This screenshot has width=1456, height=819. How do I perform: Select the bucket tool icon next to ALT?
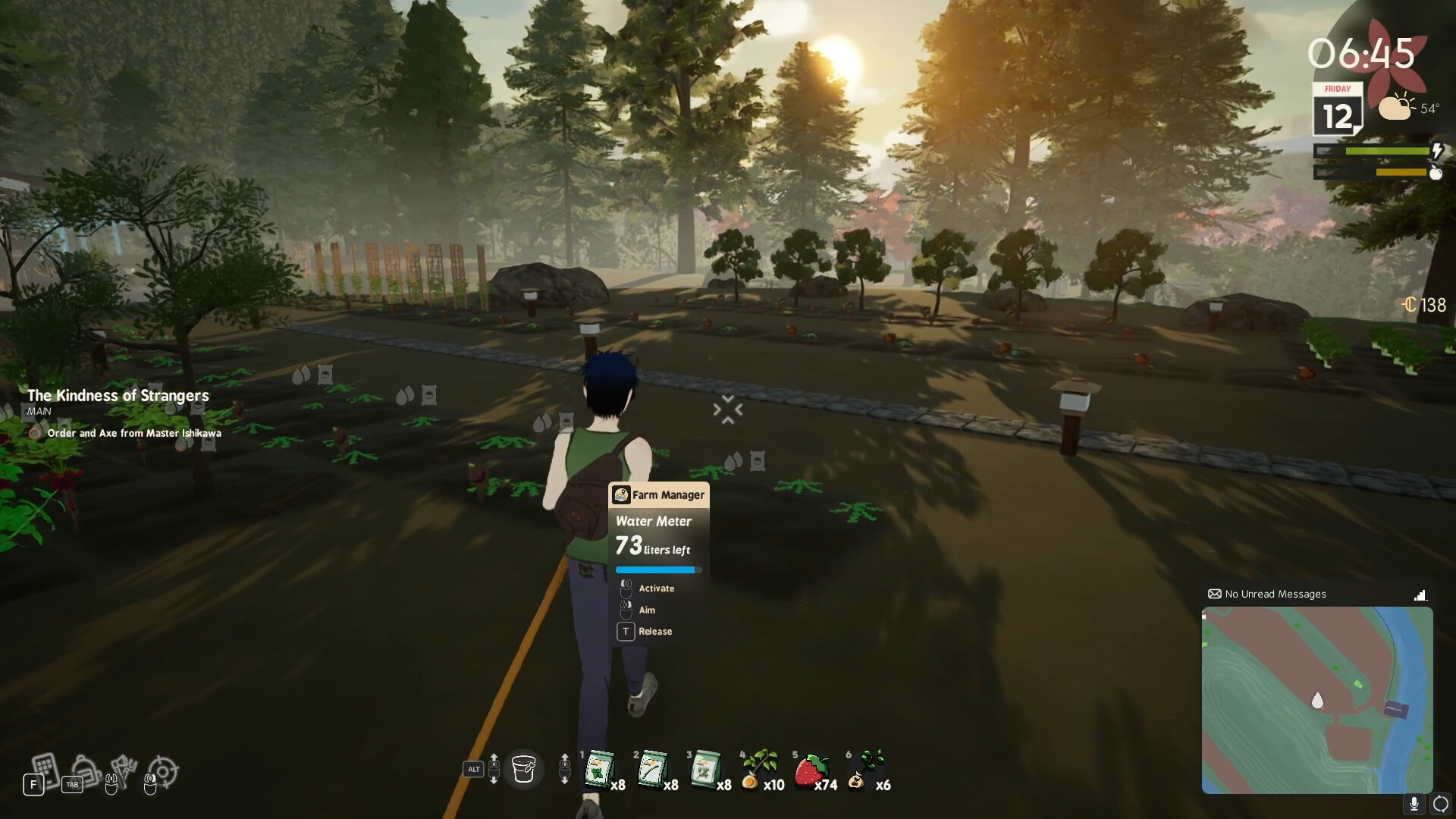(524, 769)
